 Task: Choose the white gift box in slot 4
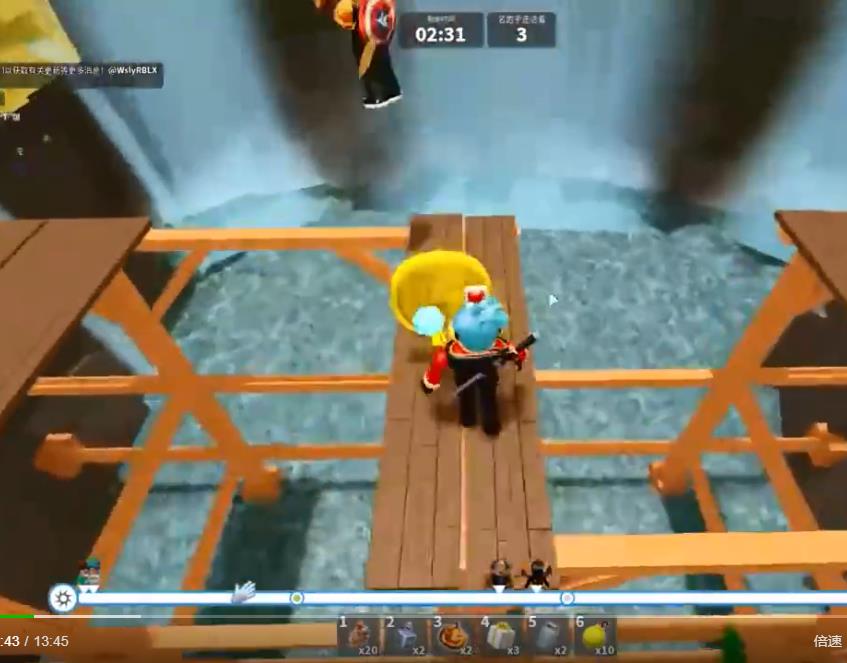(x=499, y=635)
